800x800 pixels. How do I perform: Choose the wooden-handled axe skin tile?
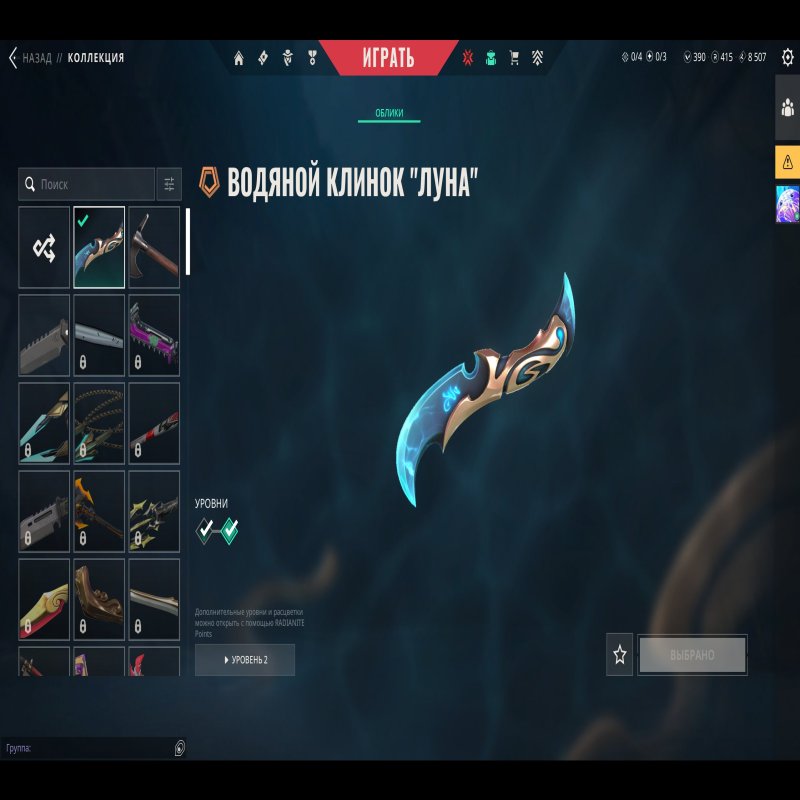(154, 247)
